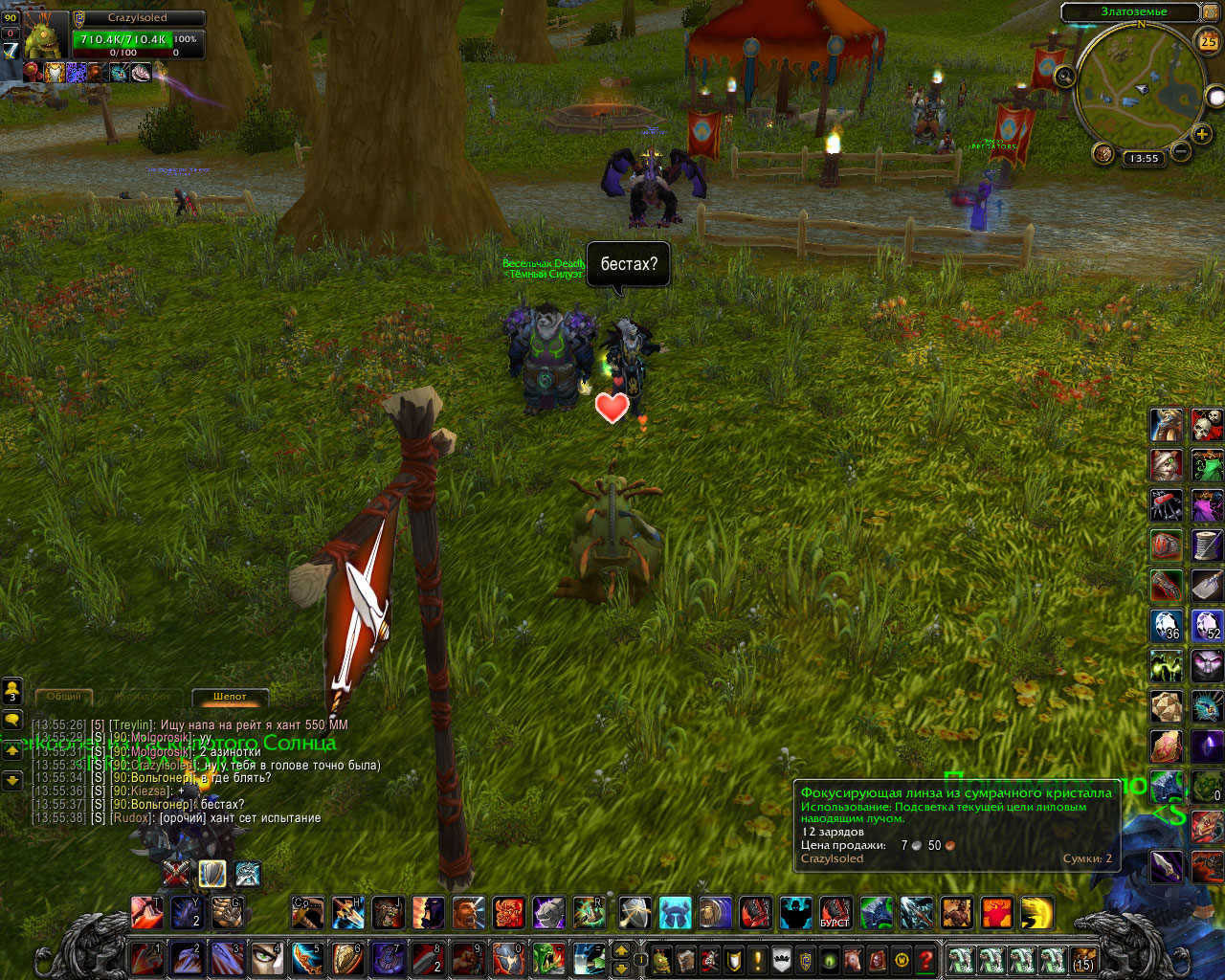The image size is (1225, 980).
Task: Click the 13:55 clock button
Action: tap(1143, 158)
